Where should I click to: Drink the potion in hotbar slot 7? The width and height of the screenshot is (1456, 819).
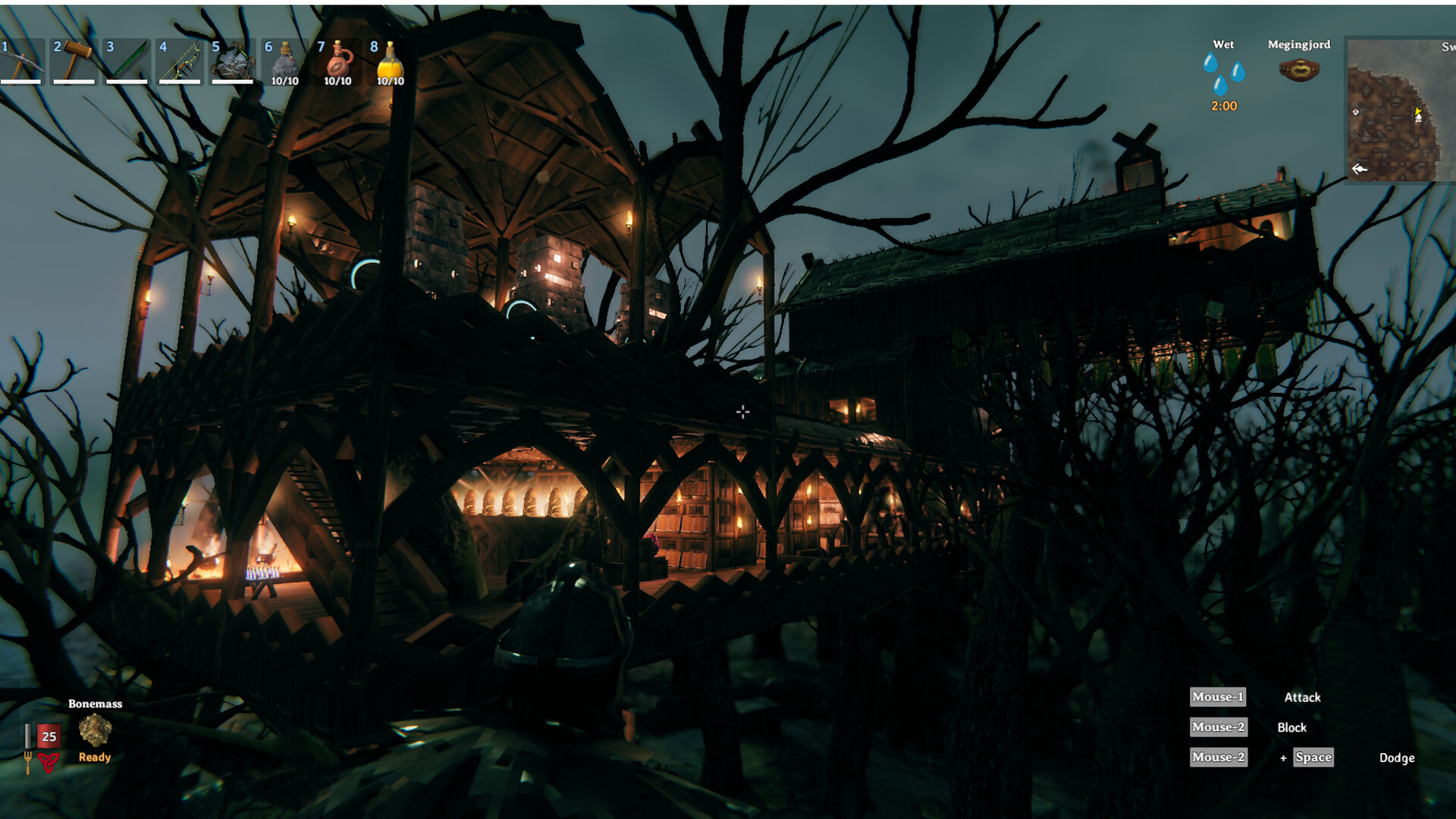coord(339,61)
